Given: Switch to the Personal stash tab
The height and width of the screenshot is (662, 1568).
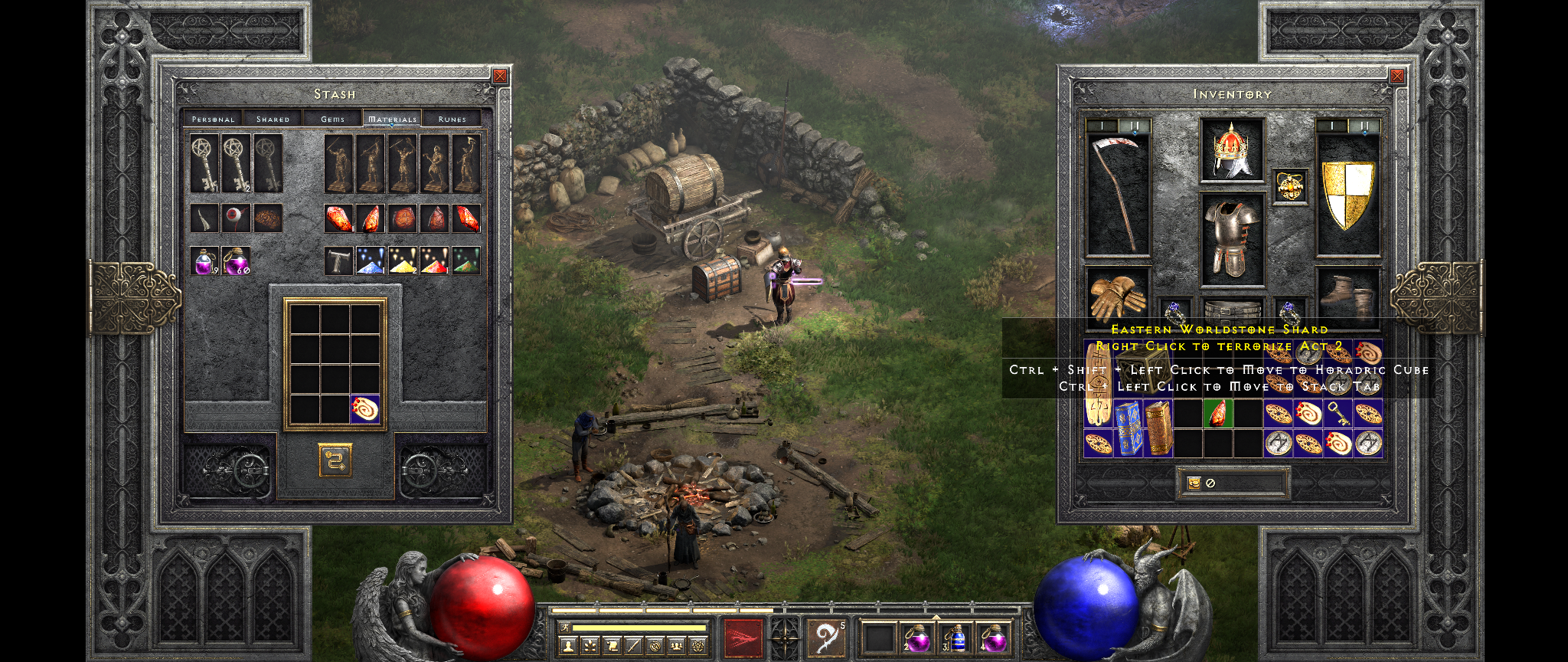Looking at the screenshot, I should pyautogui.click(x=213, y=119).
